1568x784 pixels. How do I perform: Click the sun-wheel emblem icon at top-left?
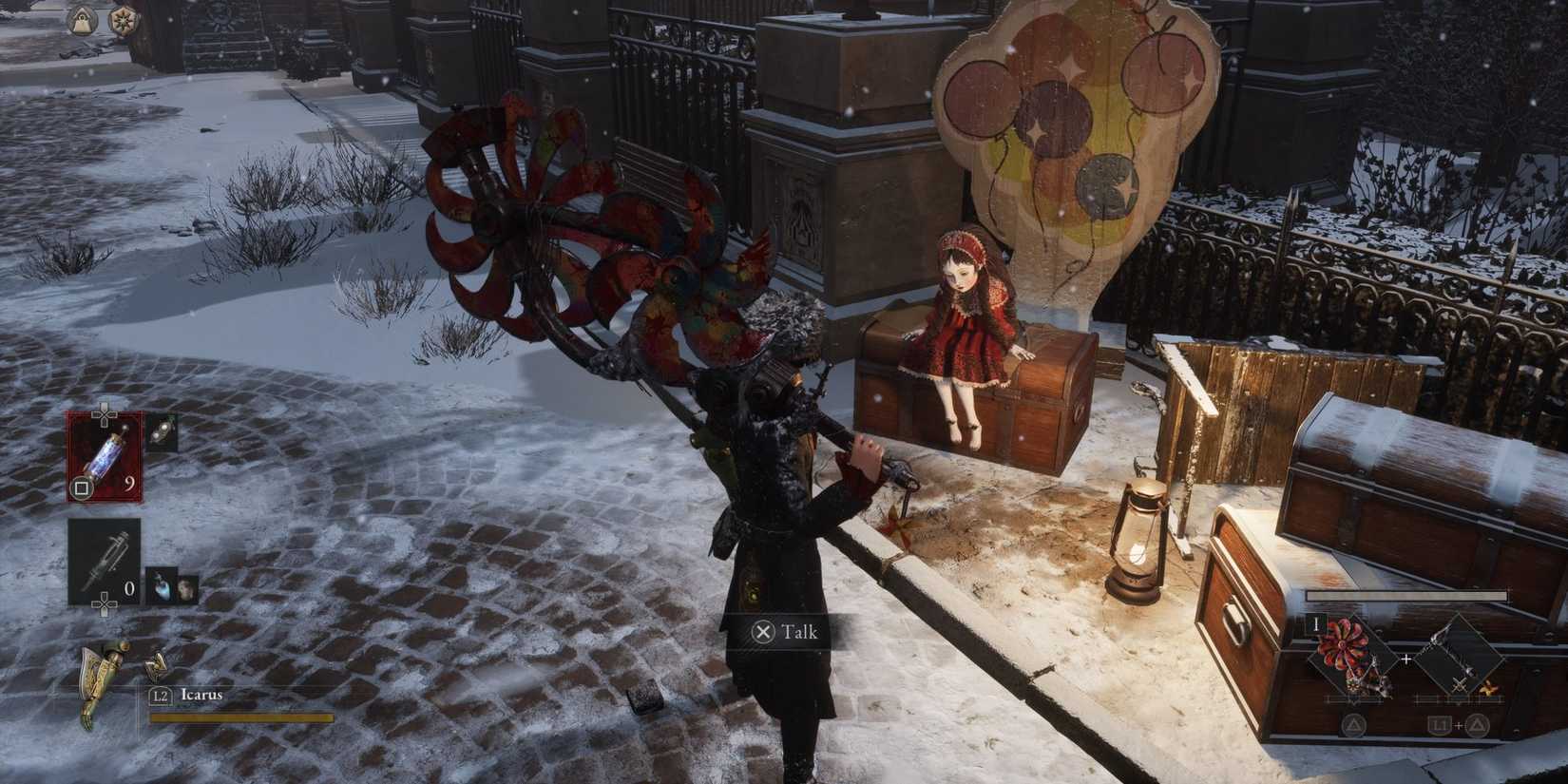pos(123,18)
